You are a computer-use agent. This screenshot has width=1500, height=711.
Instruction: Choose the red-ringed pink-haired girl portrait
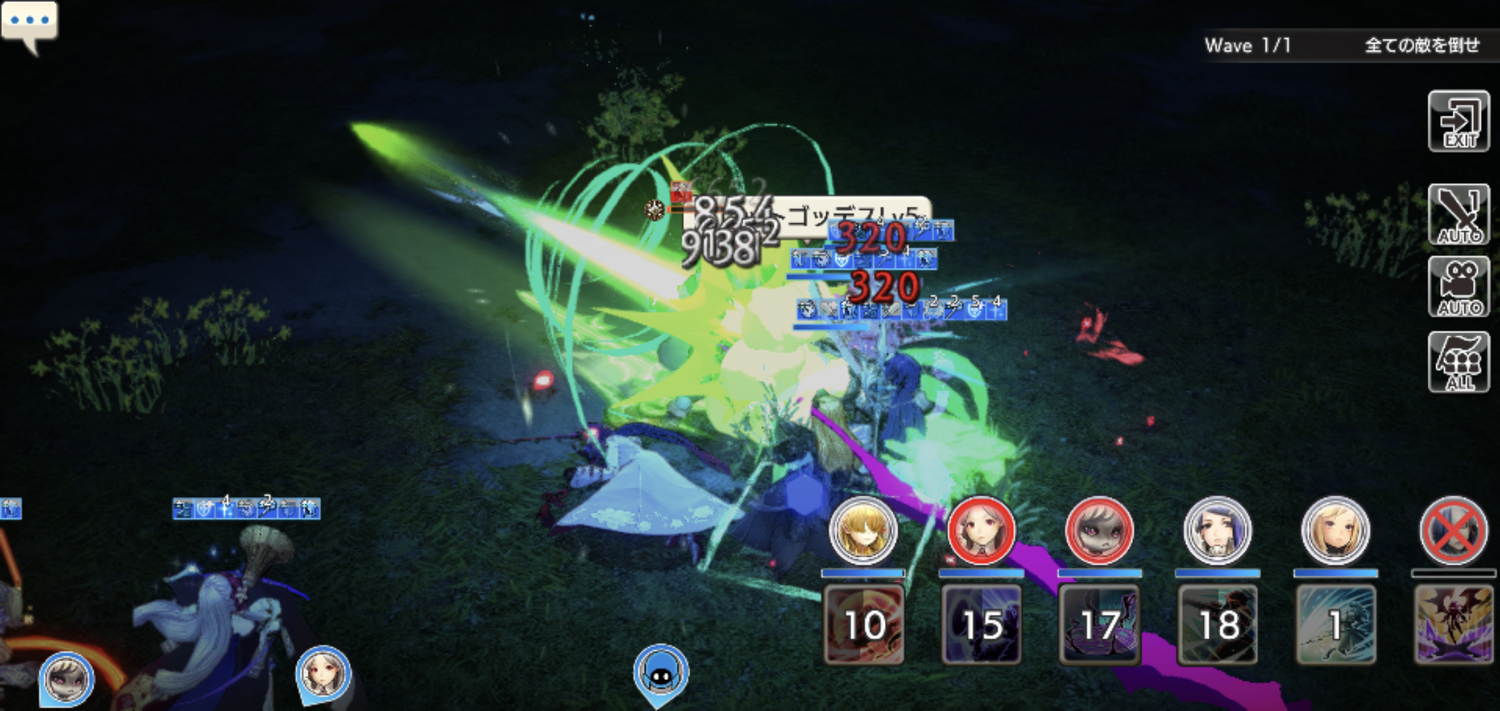[x=981, y=530]
